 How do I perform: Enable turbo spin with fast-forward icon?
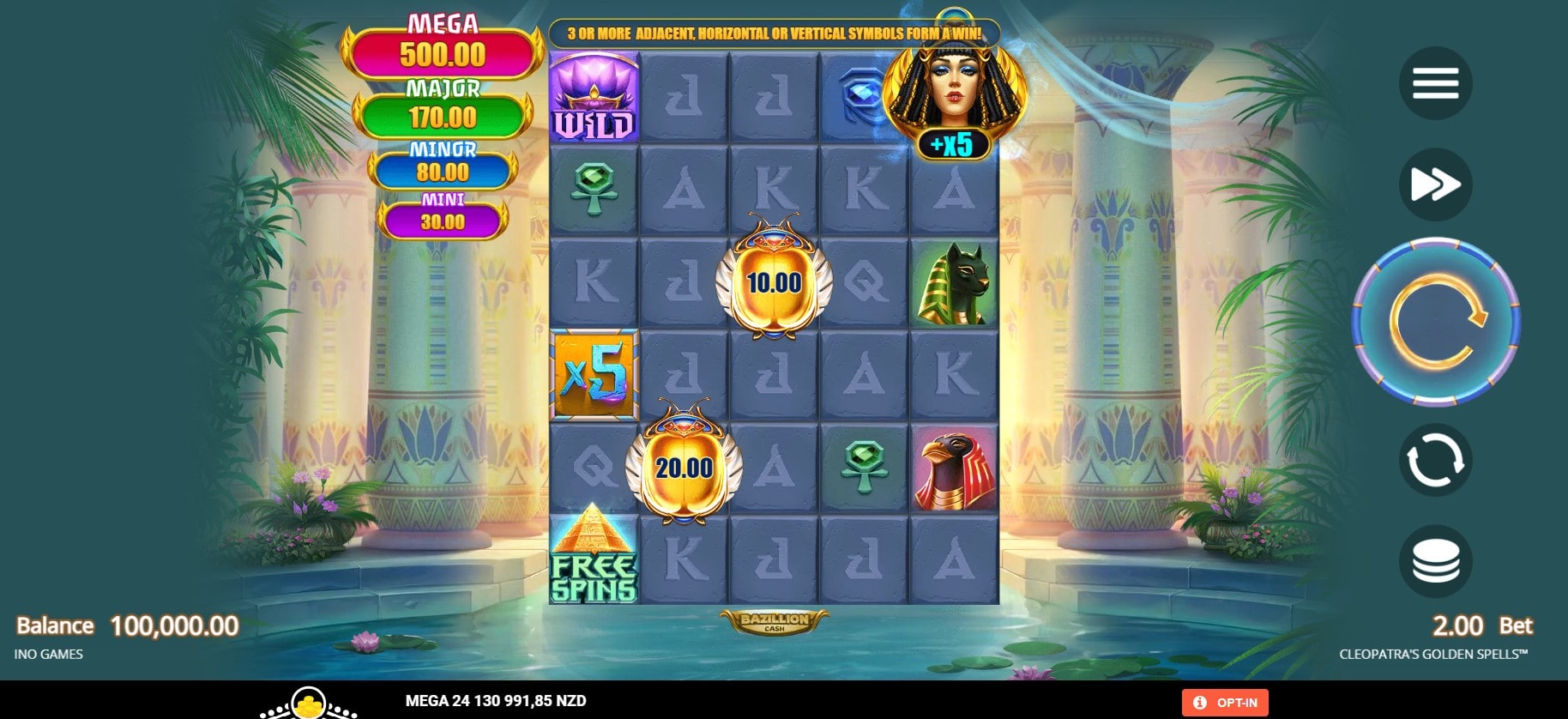tap(1437, 184)
